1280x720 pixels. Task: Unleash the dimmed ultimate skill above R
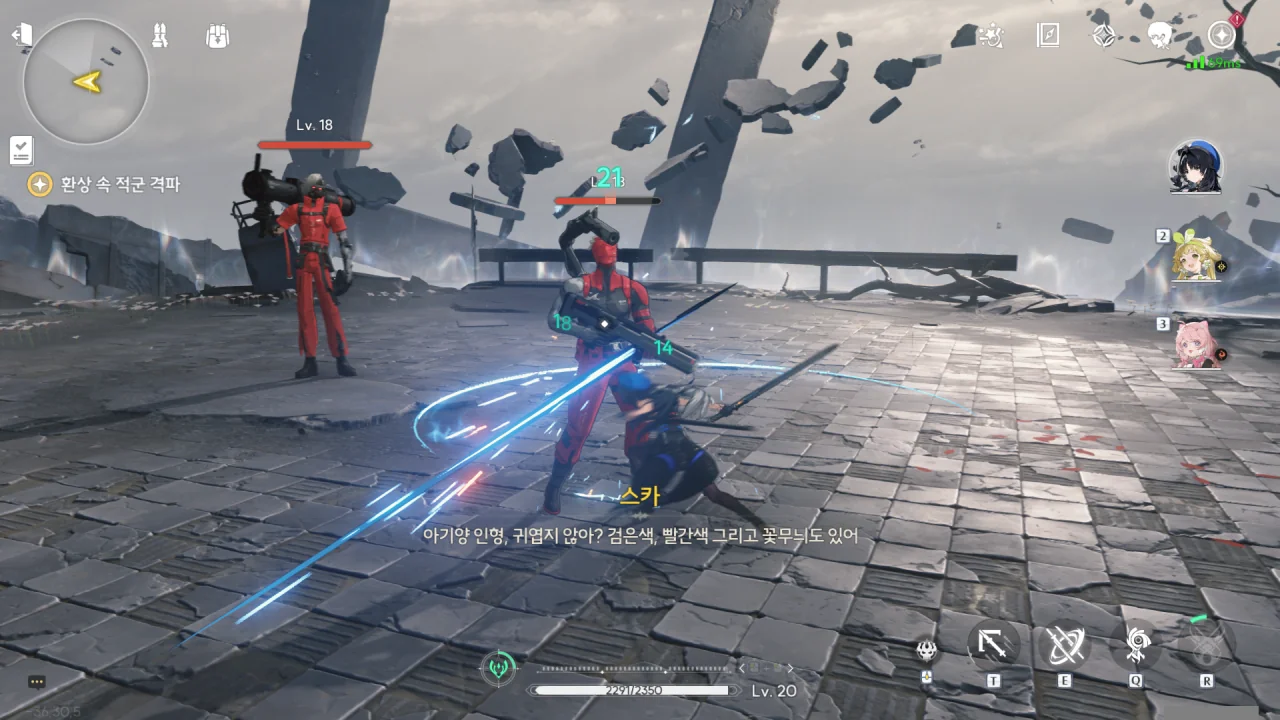point(1205,645)
